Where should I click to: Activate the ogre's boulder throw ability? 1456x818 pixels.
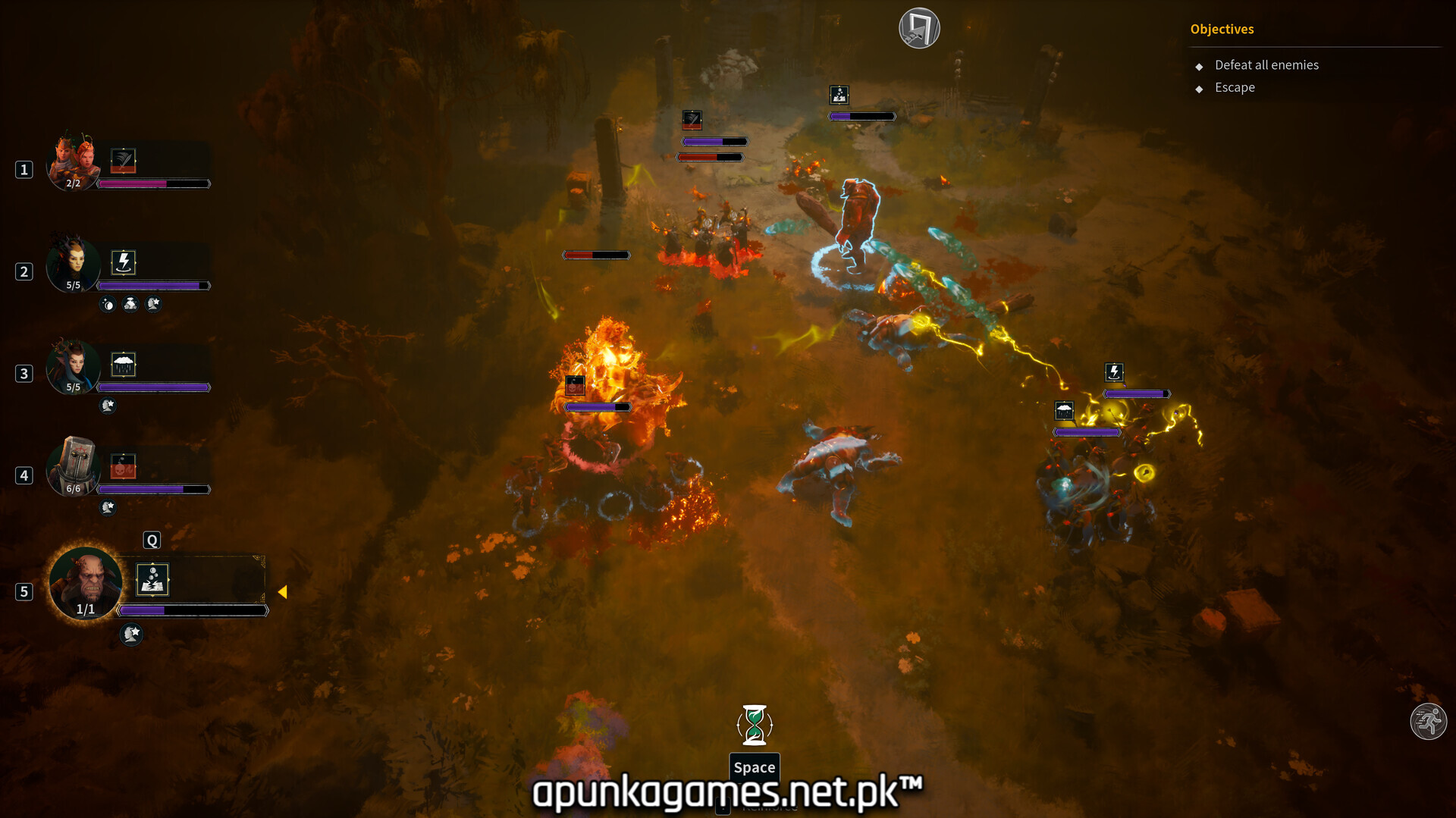pyautogui.click(x=152, y=580)
